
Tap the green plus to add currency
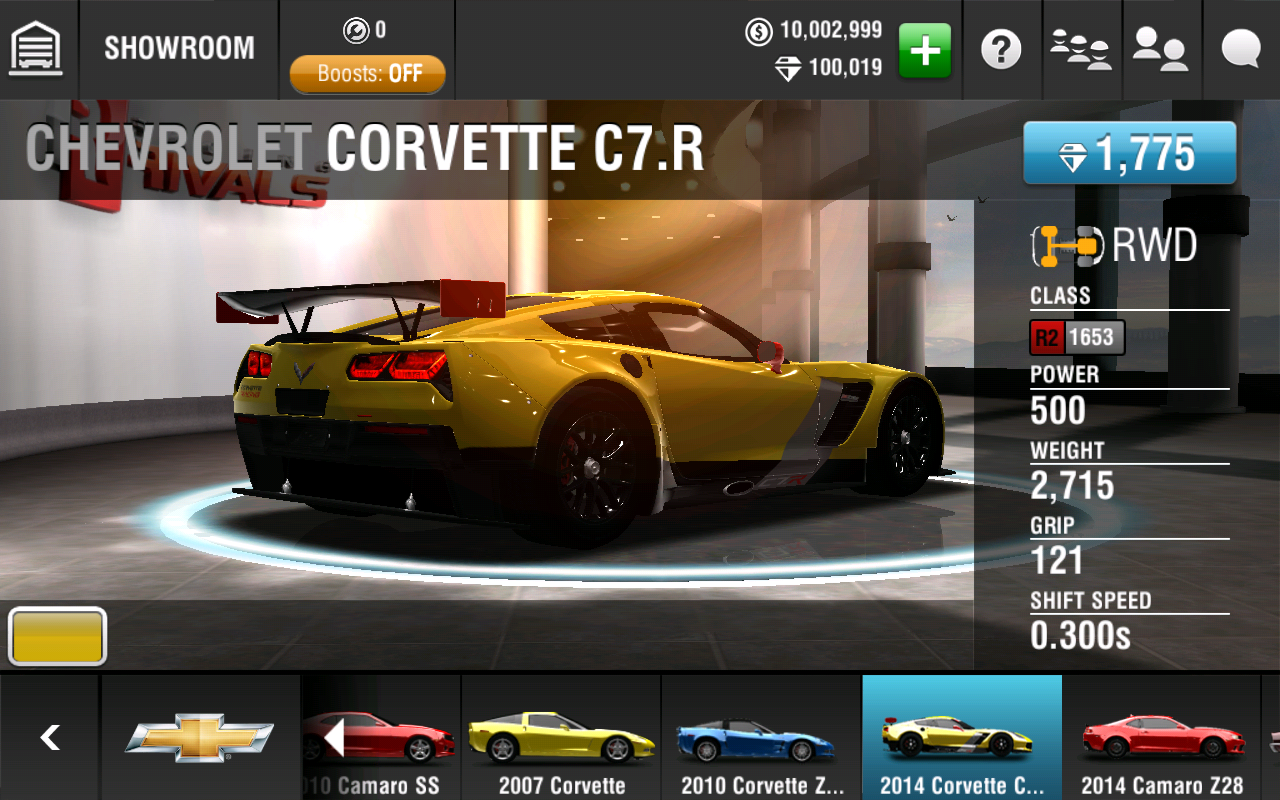925,49
